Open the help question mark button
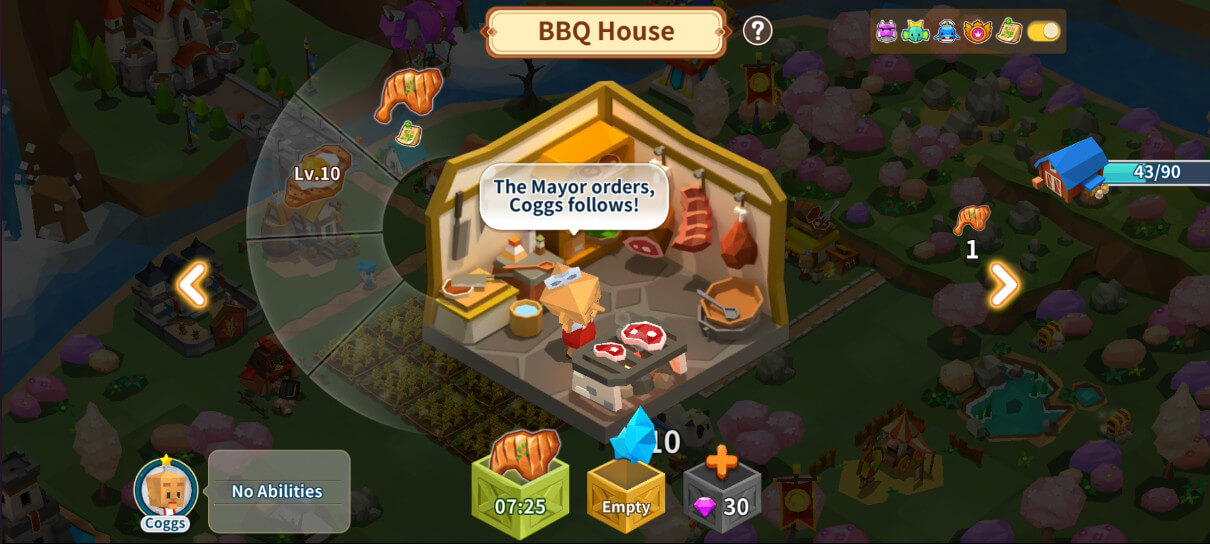Screen dimensions: 1210x544 click(757, 31)
